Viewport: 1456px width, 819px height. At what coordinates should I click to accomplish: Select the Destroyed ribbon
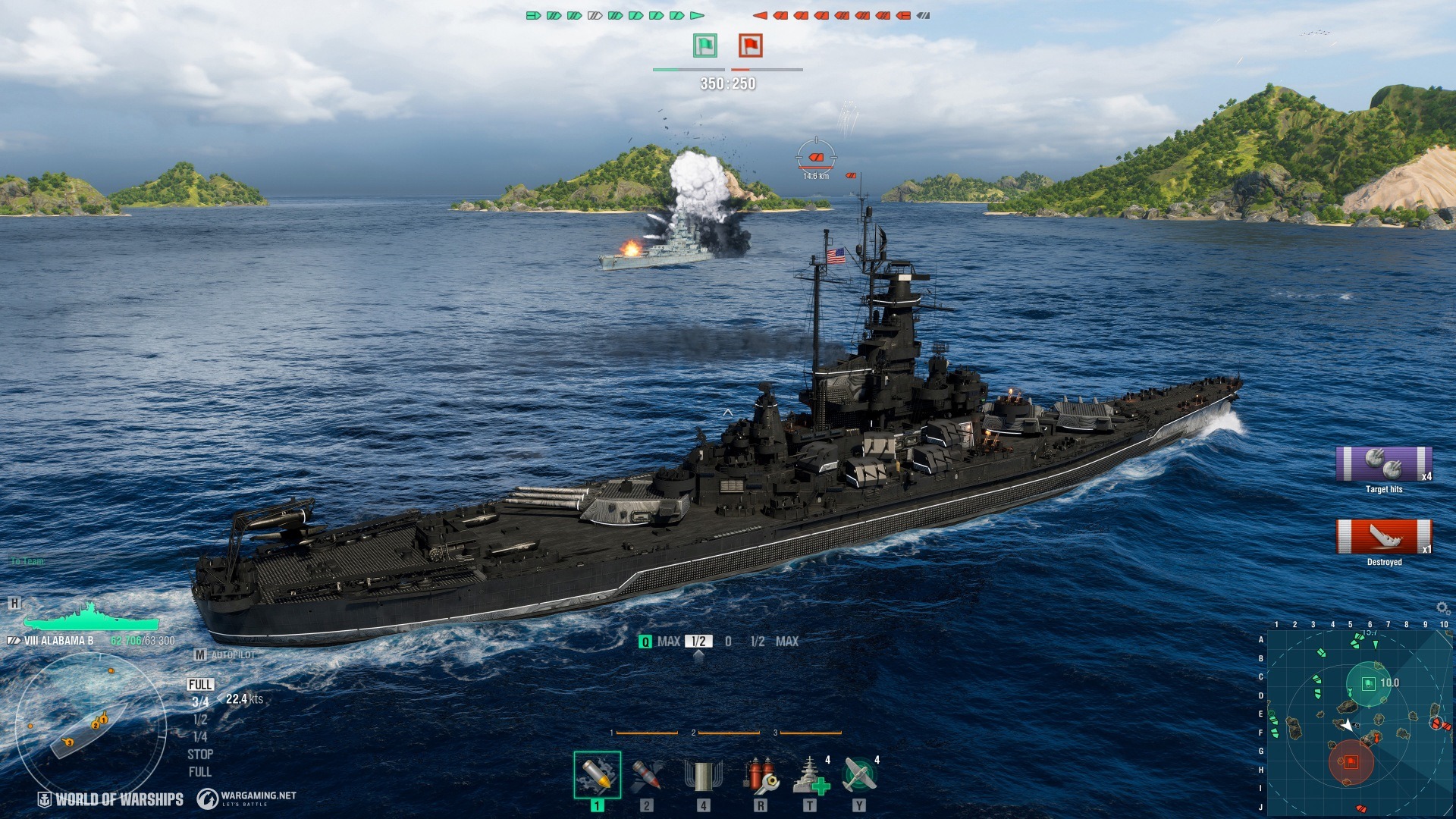pos(1384,537)
